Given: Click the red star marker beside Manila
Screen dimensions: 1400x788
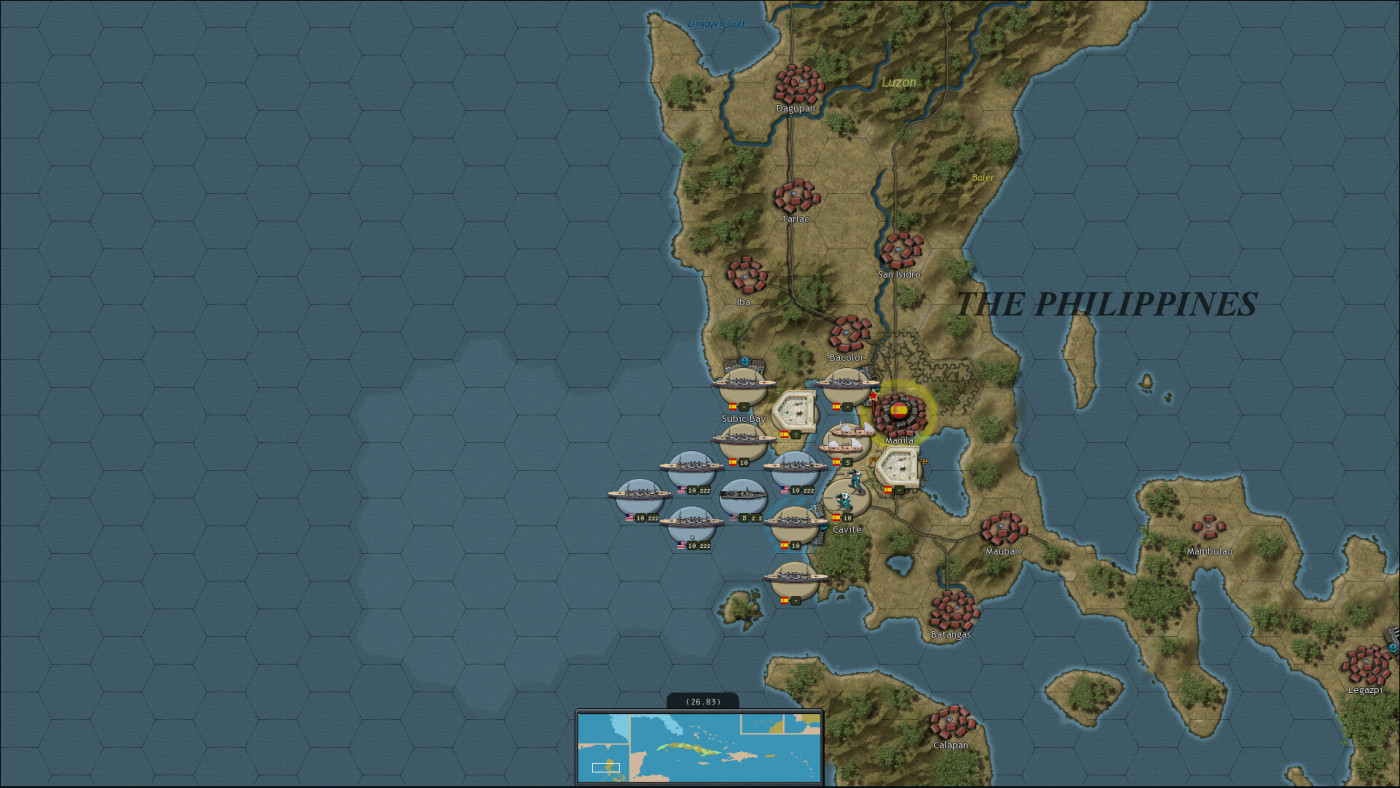Looking at the screenshot, I should (x=873, y=394).
